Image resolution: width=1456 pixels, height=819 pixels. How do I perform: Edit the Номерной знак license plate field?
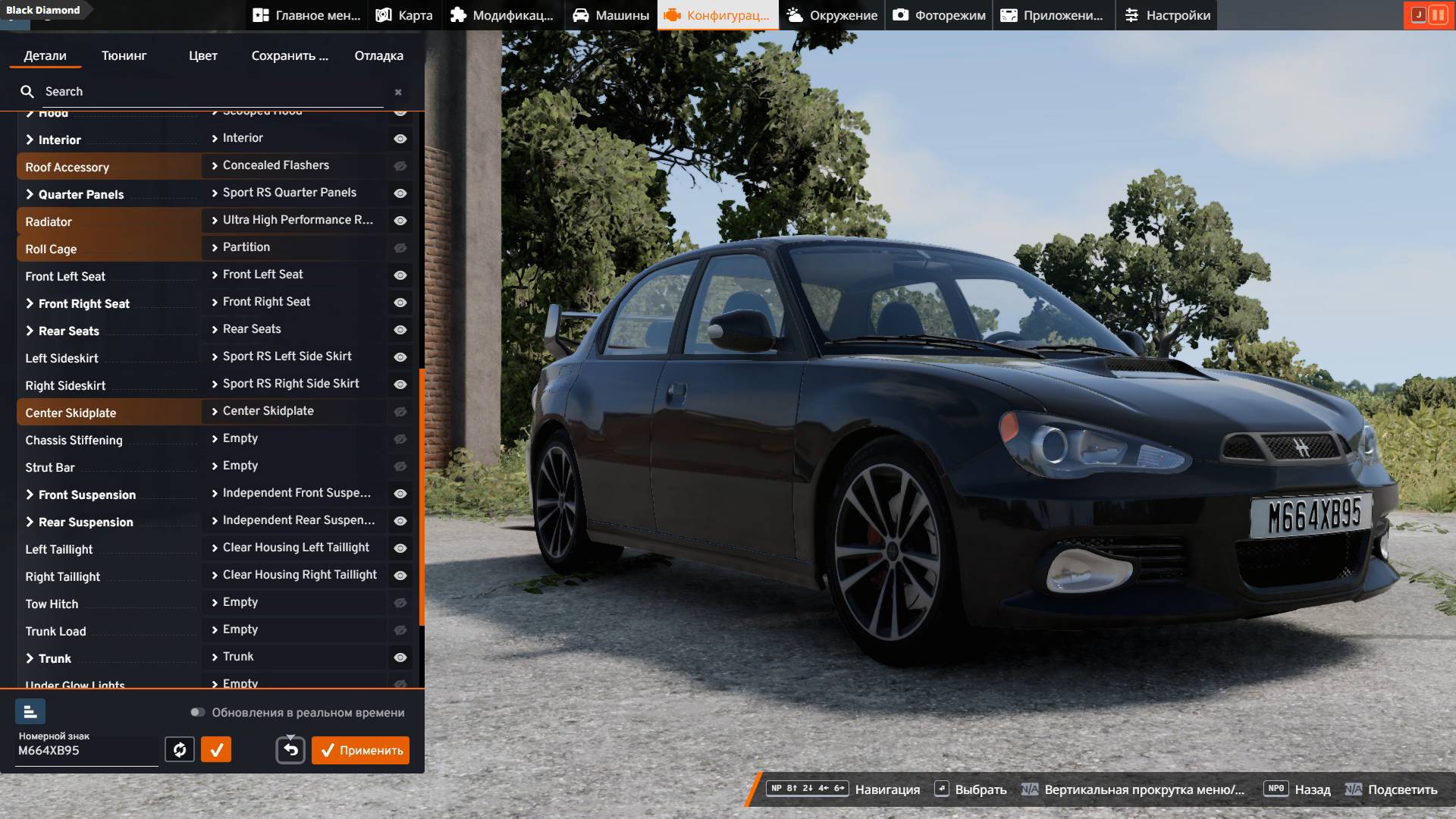[x=86, y=751]
